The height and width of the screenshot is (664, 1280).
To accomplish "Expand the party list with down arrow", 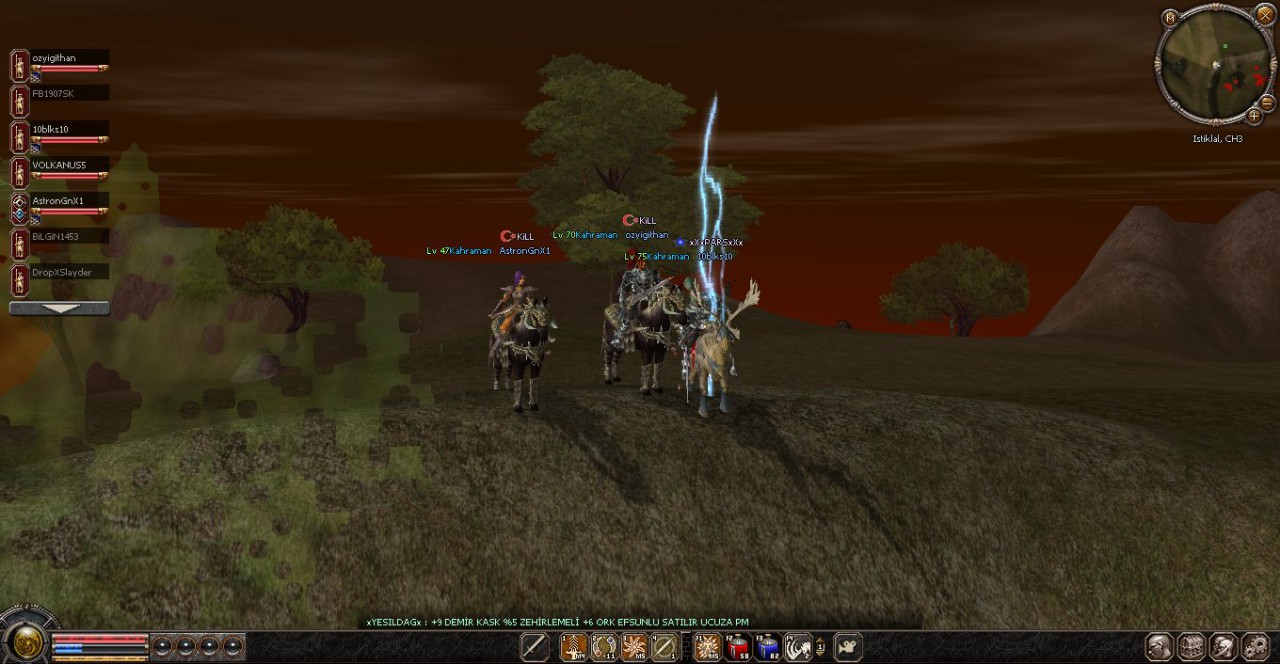I will tap(59, 309).
